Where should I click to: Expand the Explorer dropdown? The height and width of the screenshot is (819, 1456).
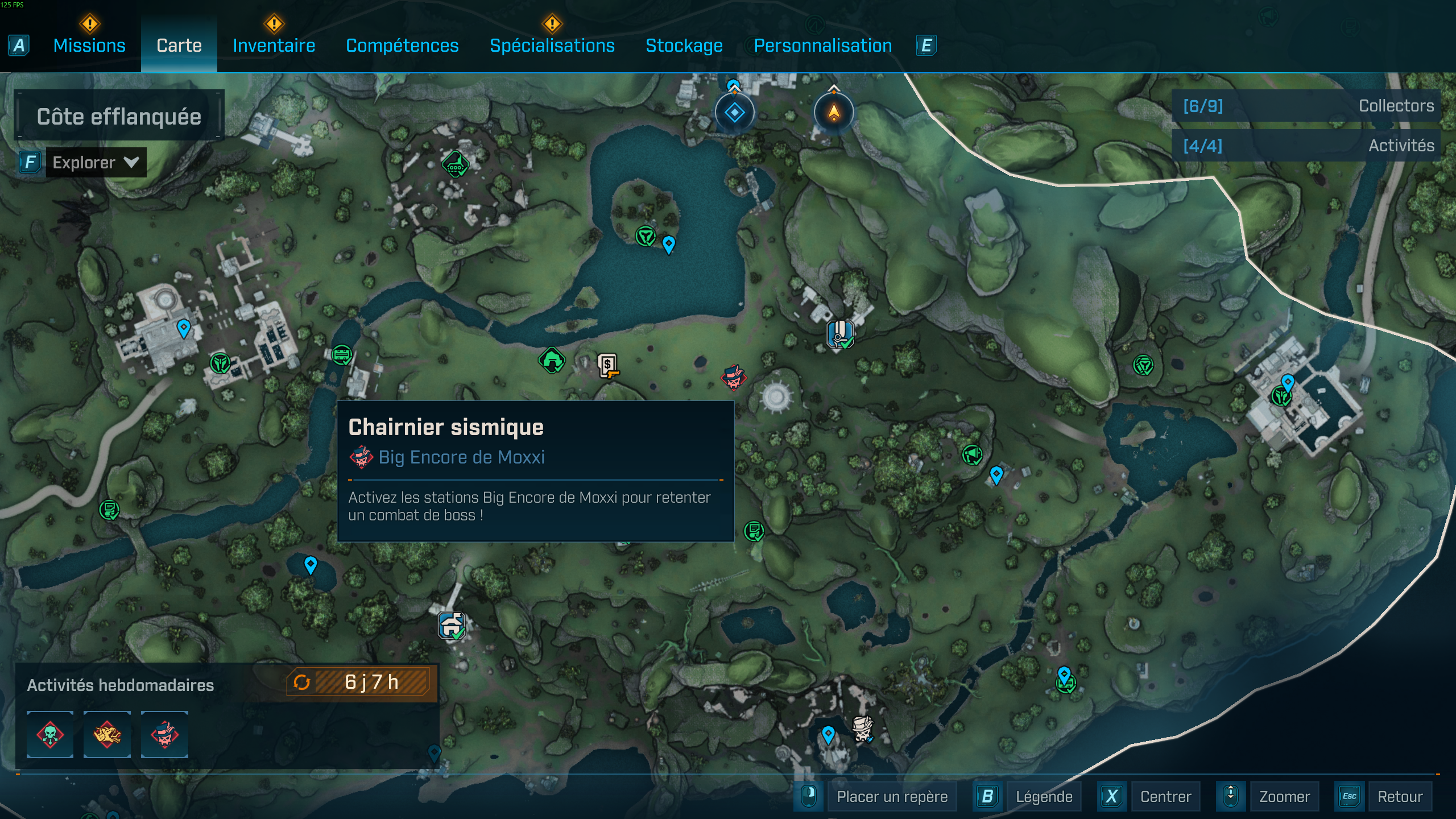[96, 163]
